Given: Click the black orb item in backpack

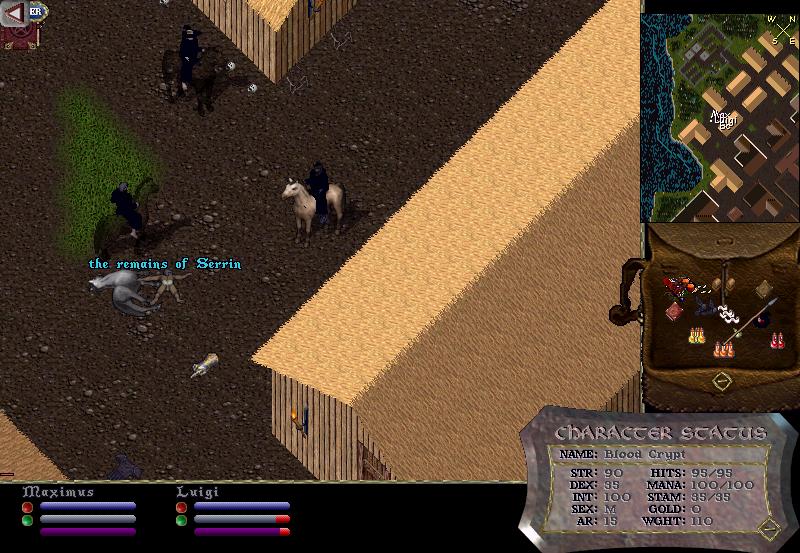Looking at the screenshot, I should (763, 321).
